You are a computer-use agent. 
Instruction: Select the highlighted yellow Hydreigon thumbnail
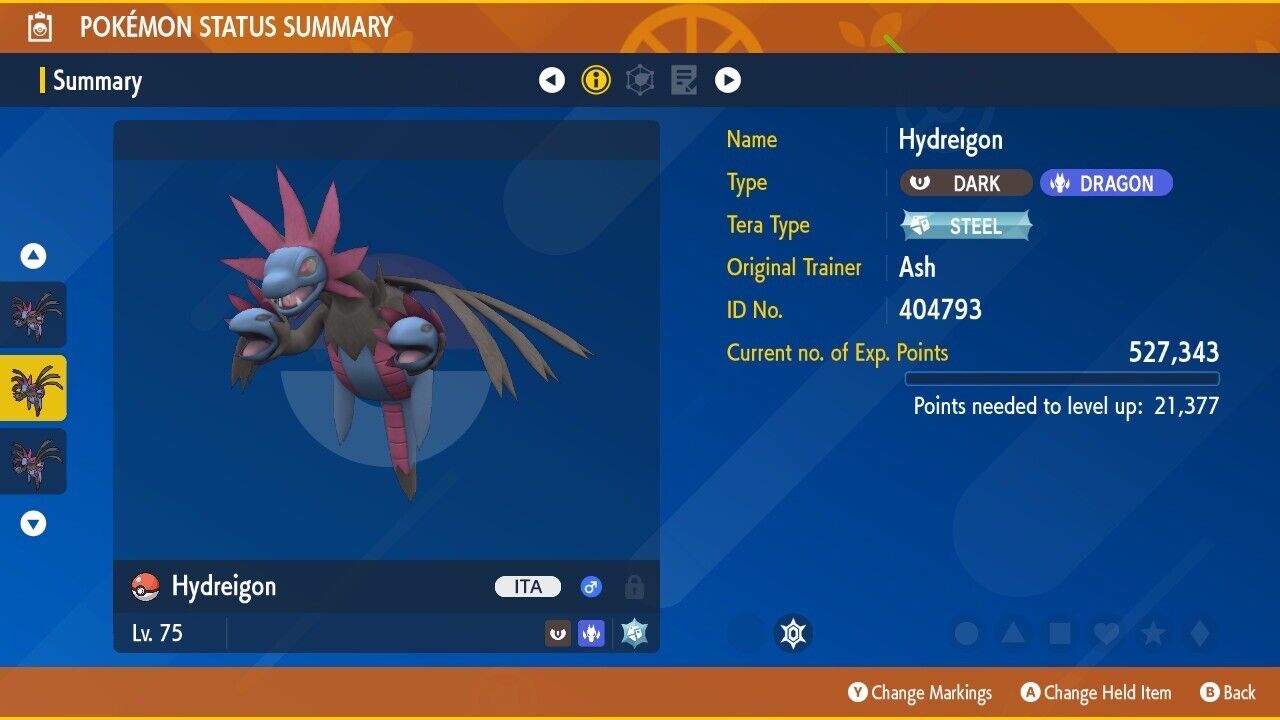pyautogui.click(x=34, y=387)
